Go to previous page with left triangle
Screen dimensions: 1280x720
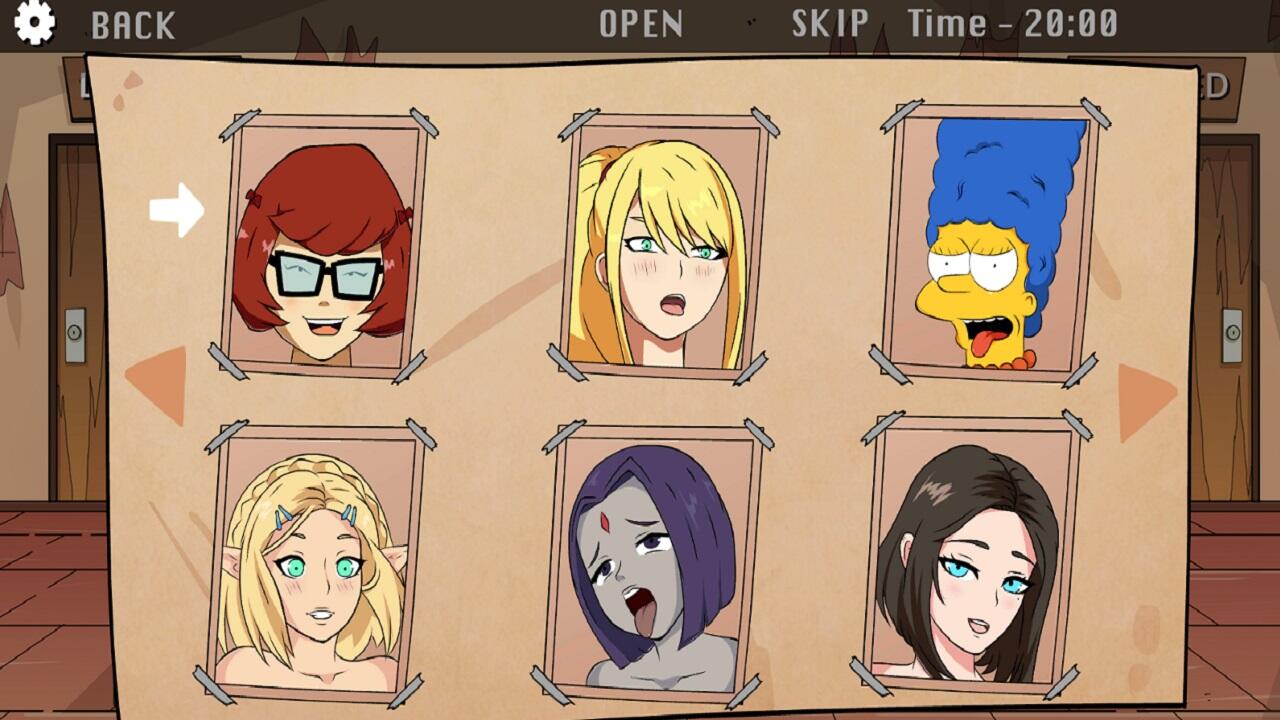pos(160,384)
